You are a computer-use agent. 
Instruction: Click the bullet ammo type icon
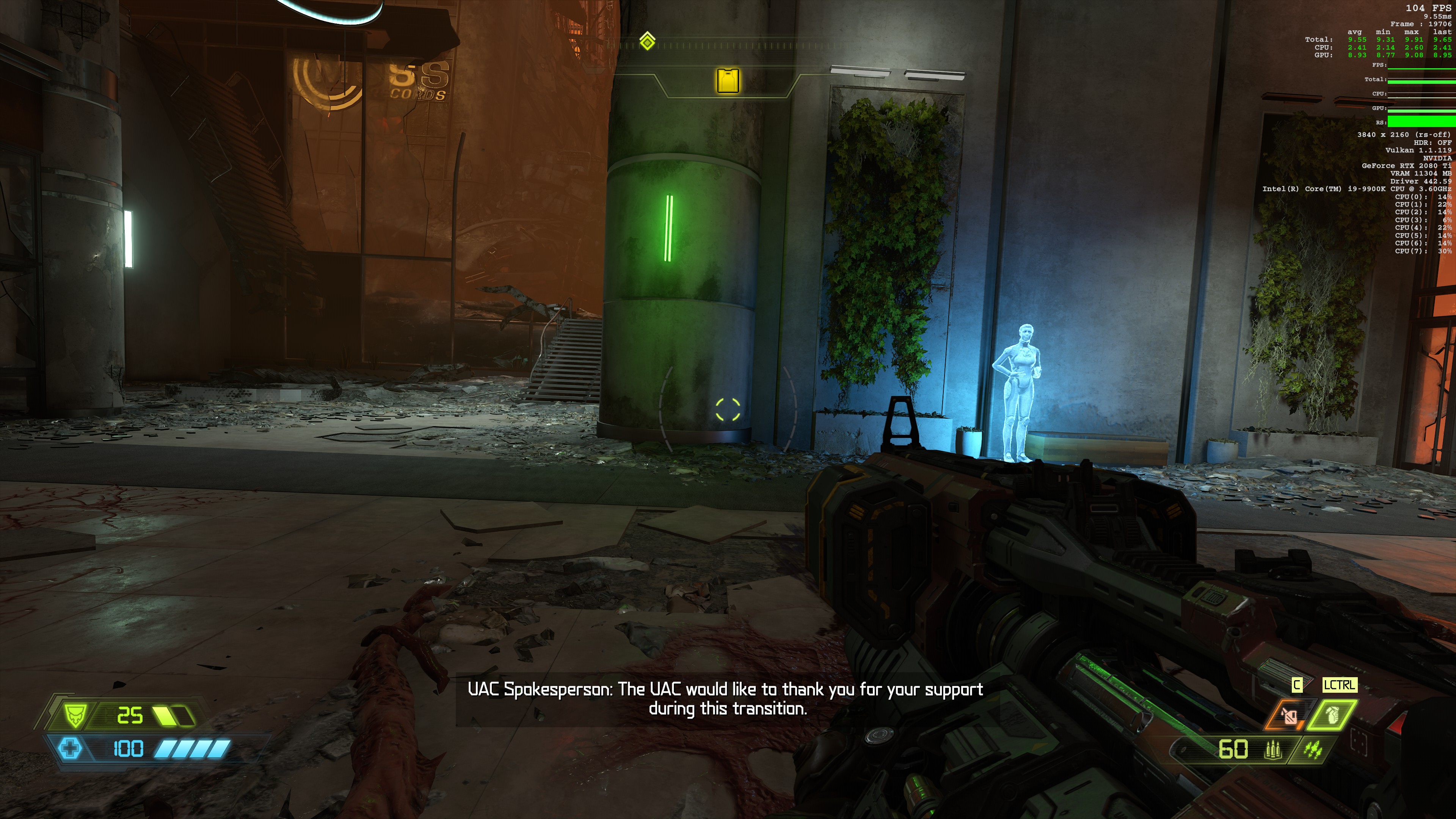pos(1273,750)
